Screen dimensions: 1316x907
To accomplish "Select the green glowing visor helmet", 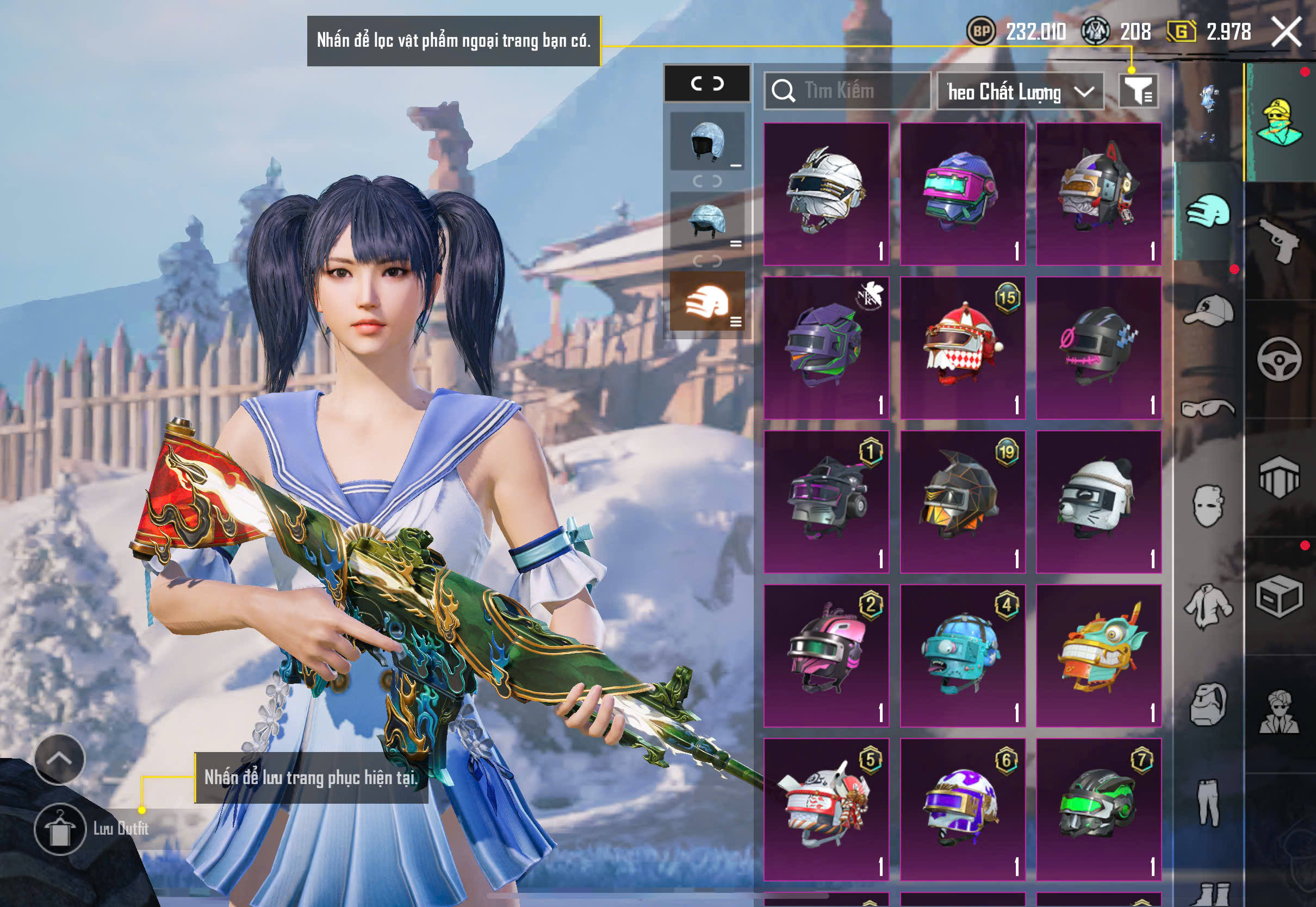I will pos(1098,809).
